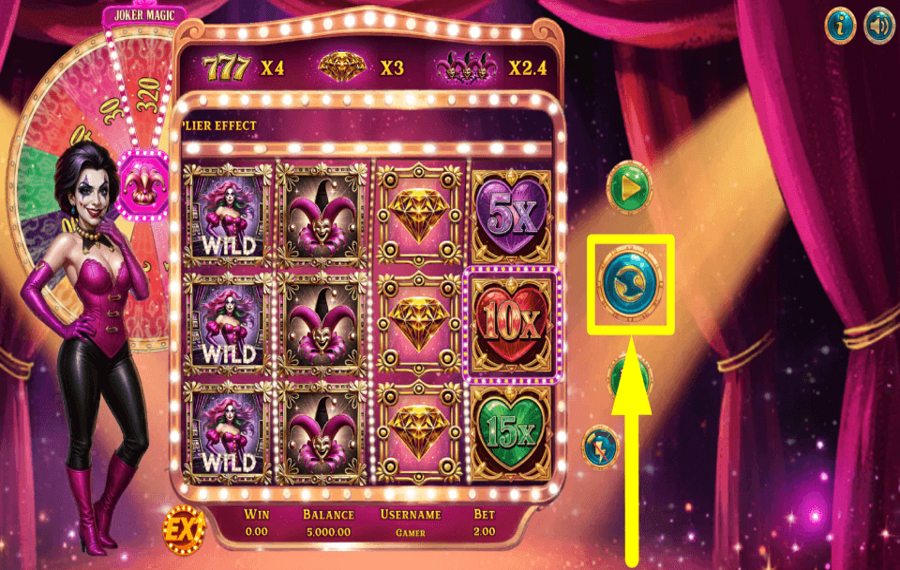Toggle the sound speaker button

pos(879,26)
